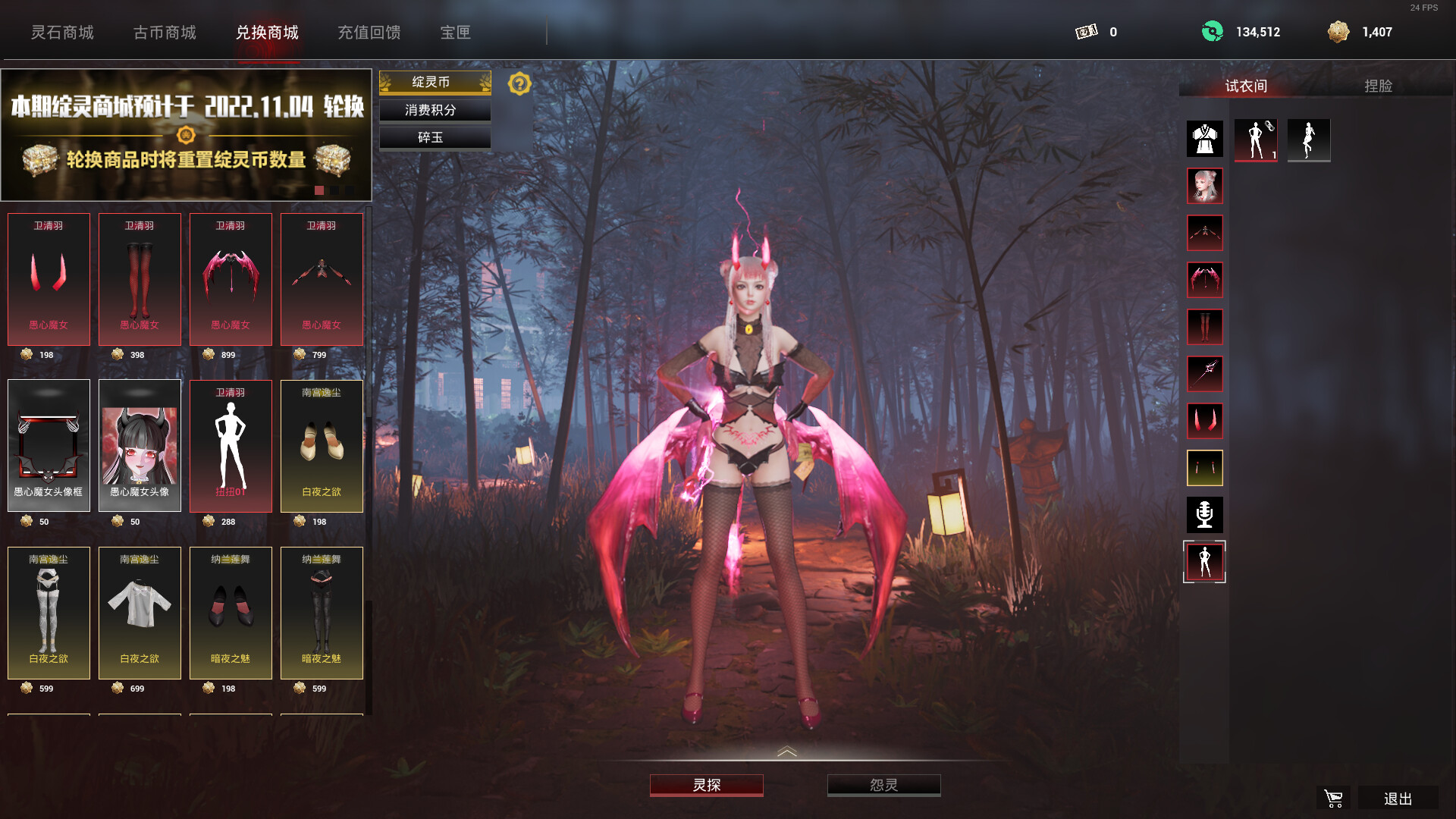Enable the 碎玉 currency option
1456x819 pixels.
(x=435, y=137)
